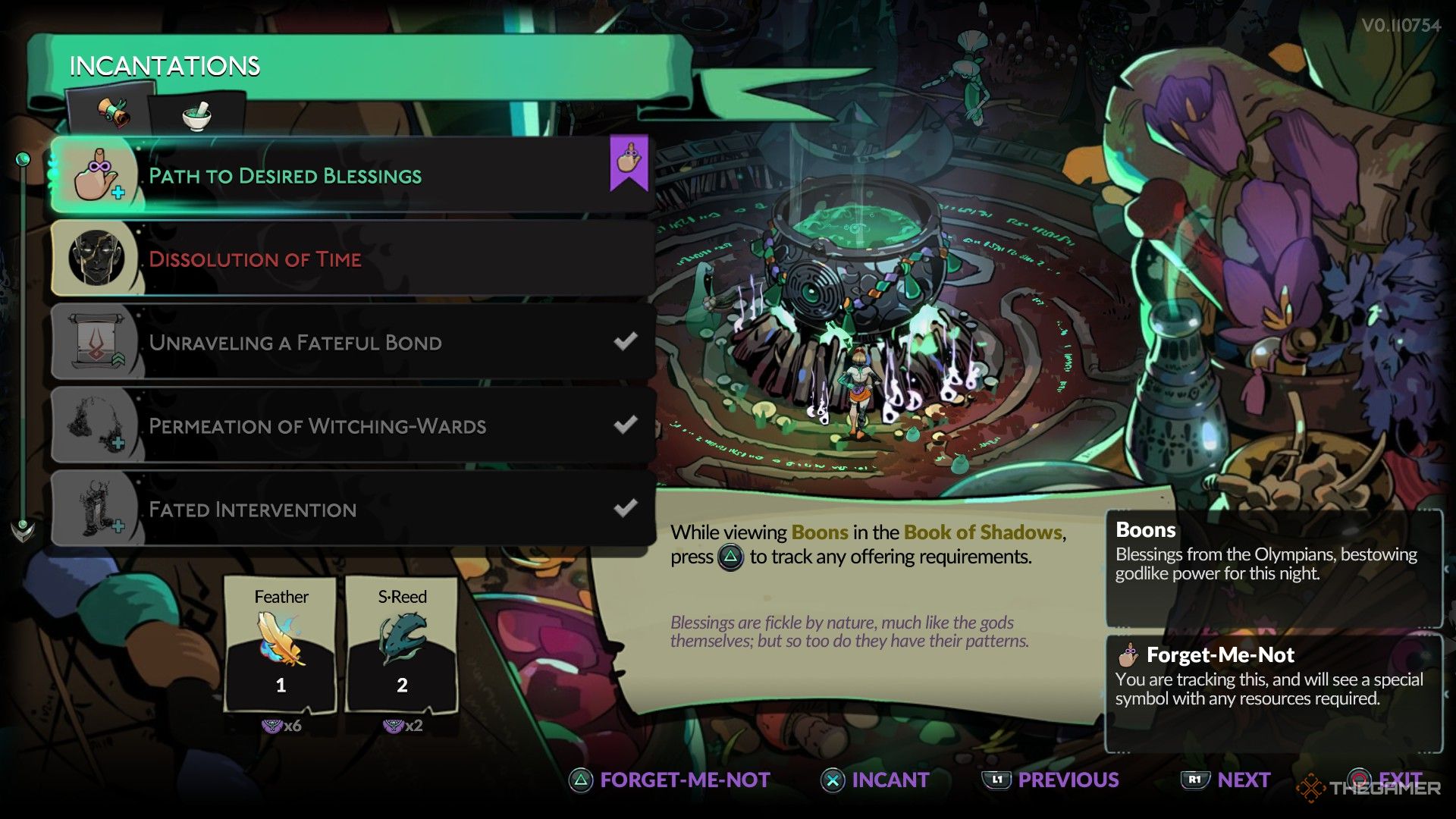Select Permeation of Witching-Wards incantation

pos(353,425)
